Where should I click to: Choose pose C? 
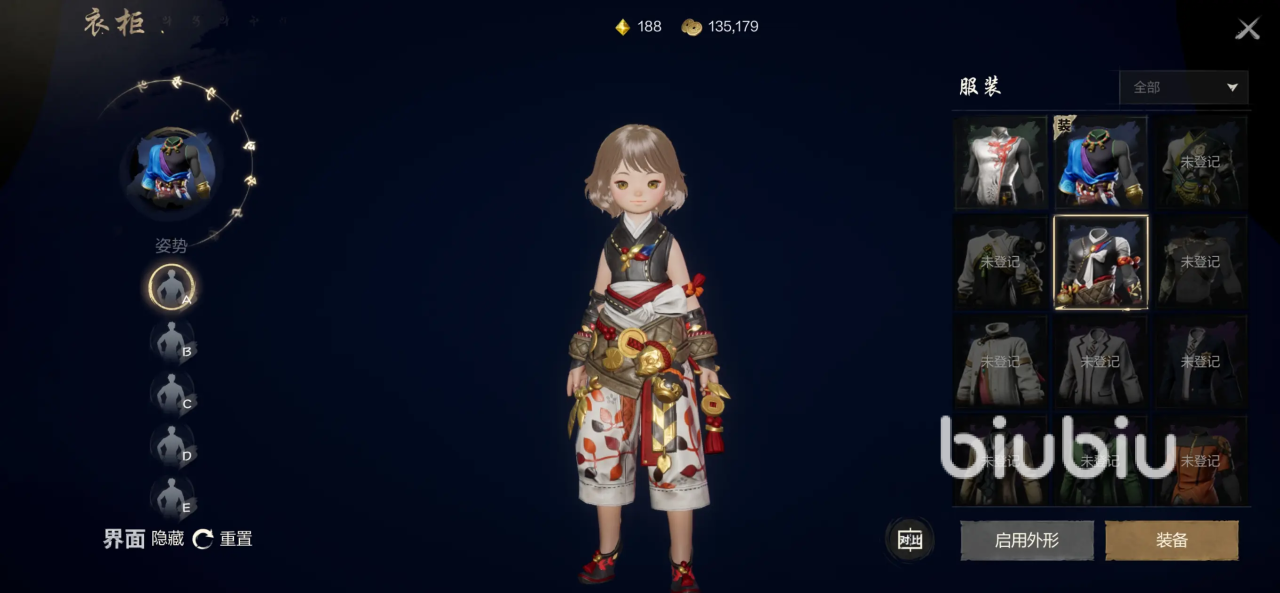(x=172, y=393)
